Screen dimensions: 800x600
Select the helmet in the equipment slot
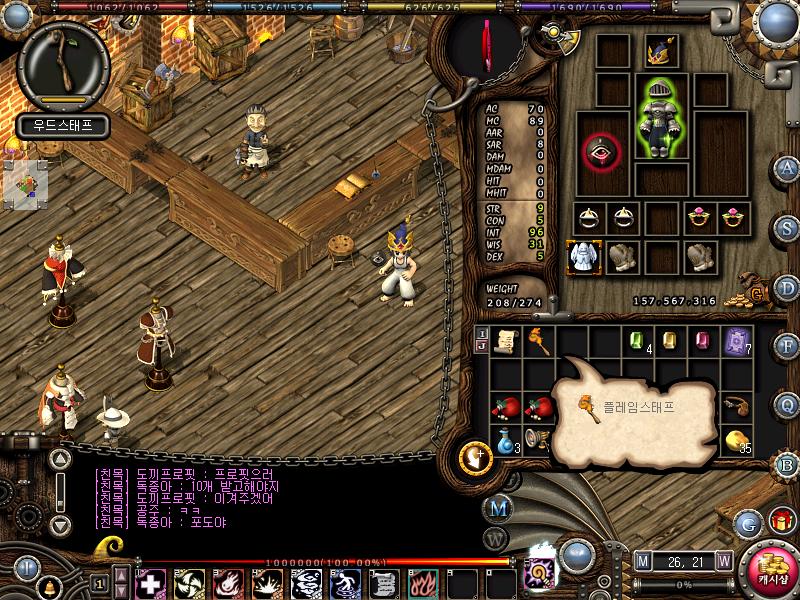[x=661, y=51]
